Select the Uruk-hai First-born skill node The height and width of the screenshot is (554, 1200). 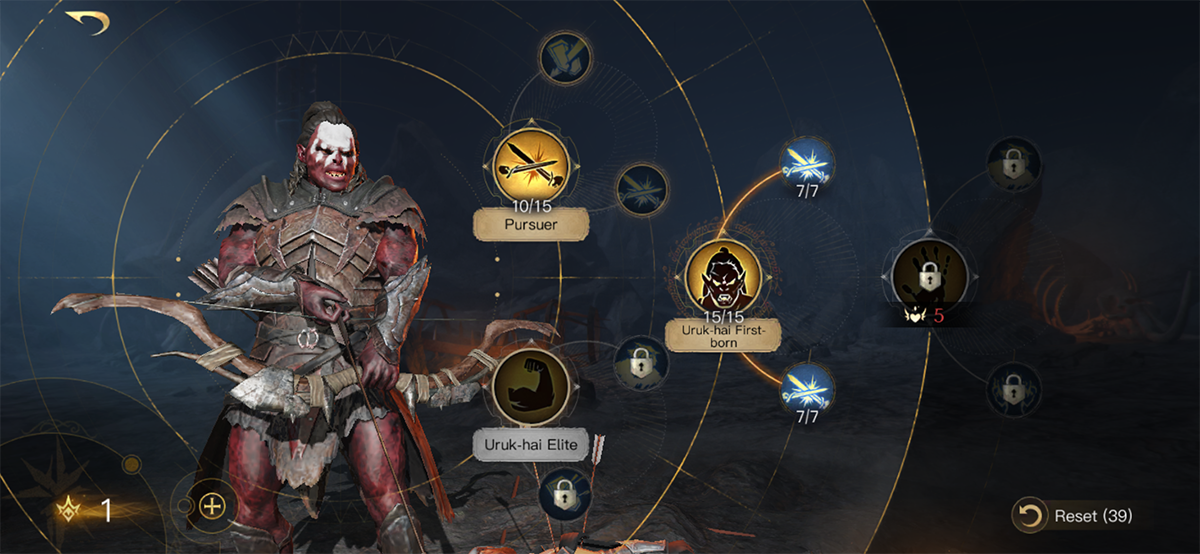pos(723,275)
